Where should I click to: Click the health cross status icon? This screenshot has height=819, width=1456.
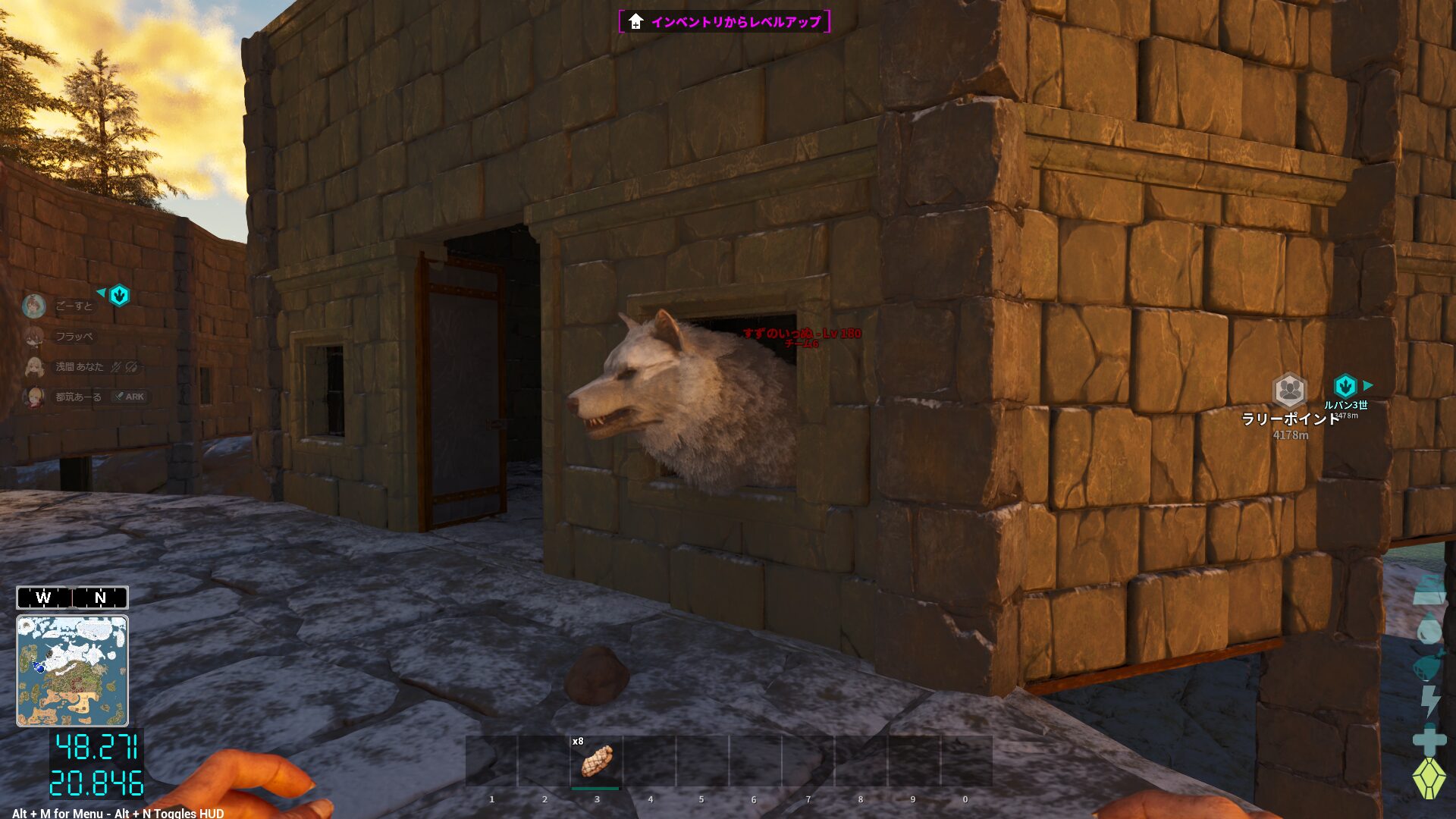(x=1429, y=739)
